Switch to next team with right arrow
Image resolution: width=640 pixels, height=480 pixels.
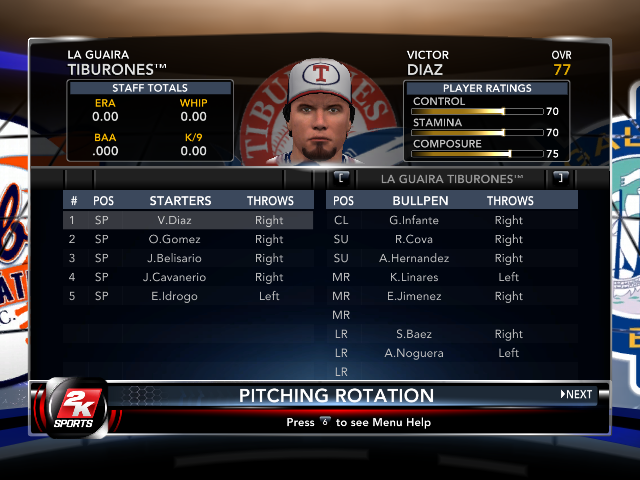tap(561, 178)
